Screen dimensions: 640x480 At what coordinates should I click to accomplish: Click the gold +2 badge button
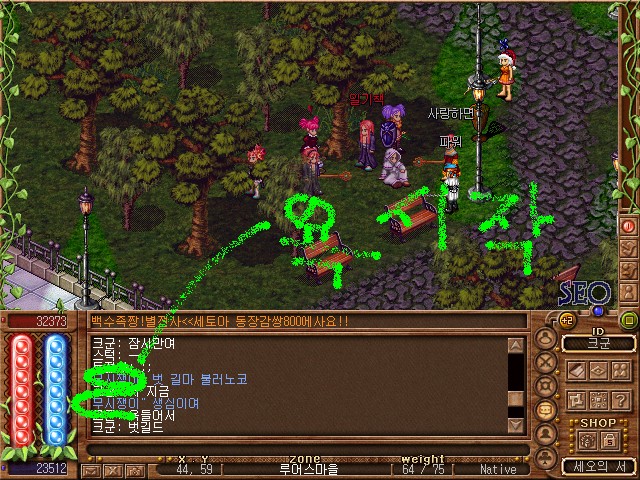[565, 320]
